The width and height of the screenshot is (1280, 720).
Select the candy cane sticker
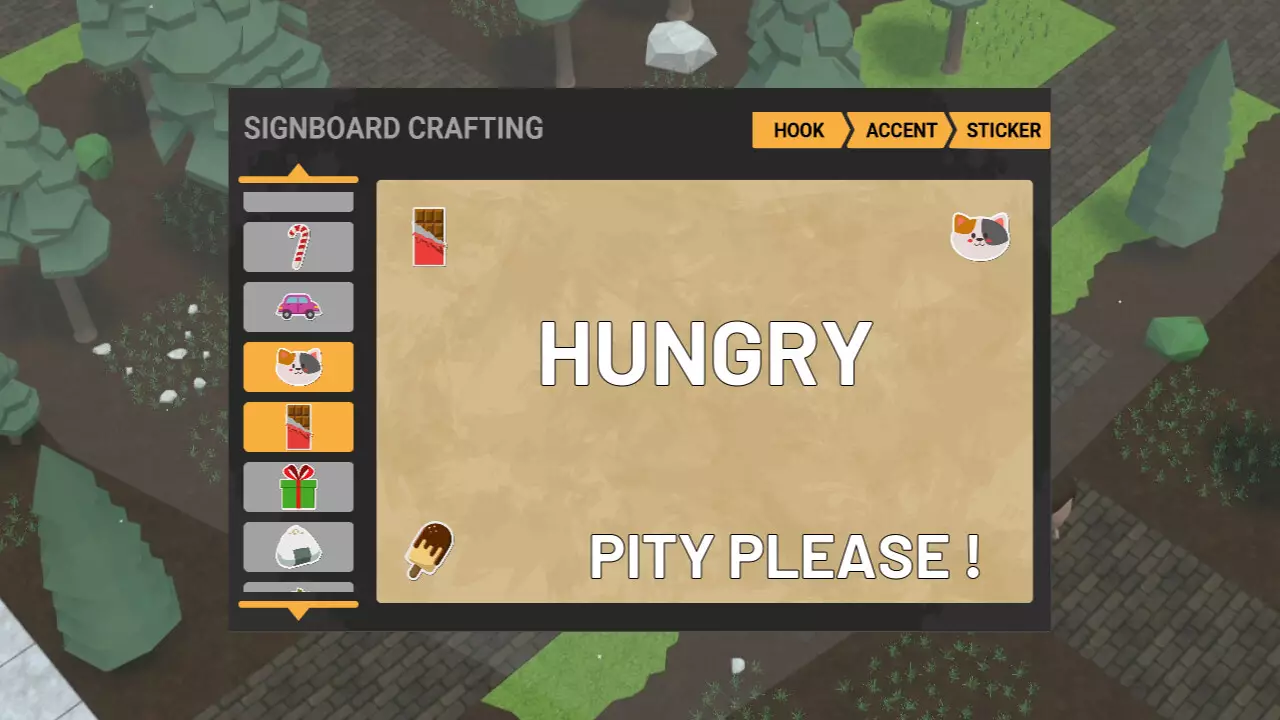[x=298, y=247]
